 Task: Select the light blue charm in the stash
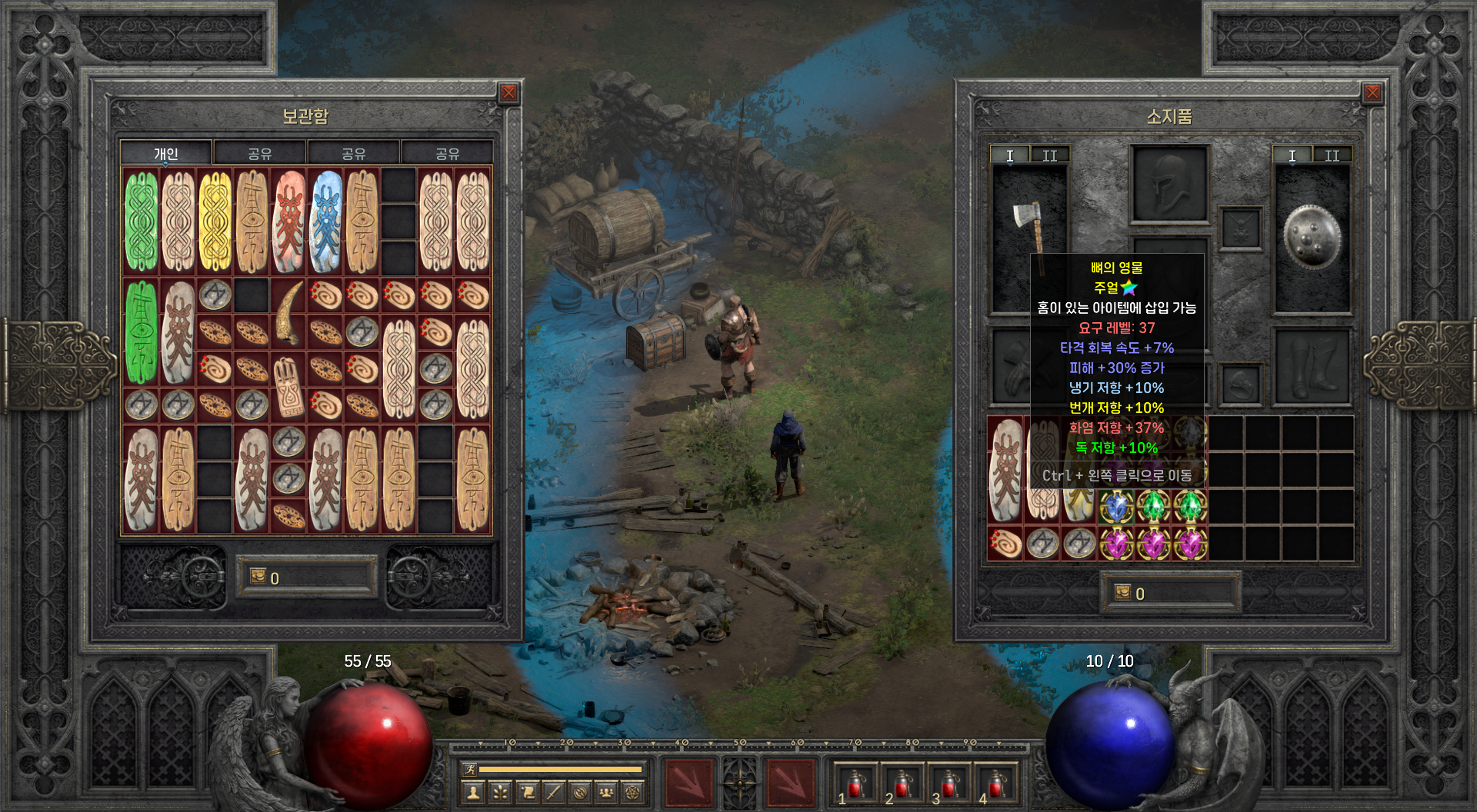[326, 221]
